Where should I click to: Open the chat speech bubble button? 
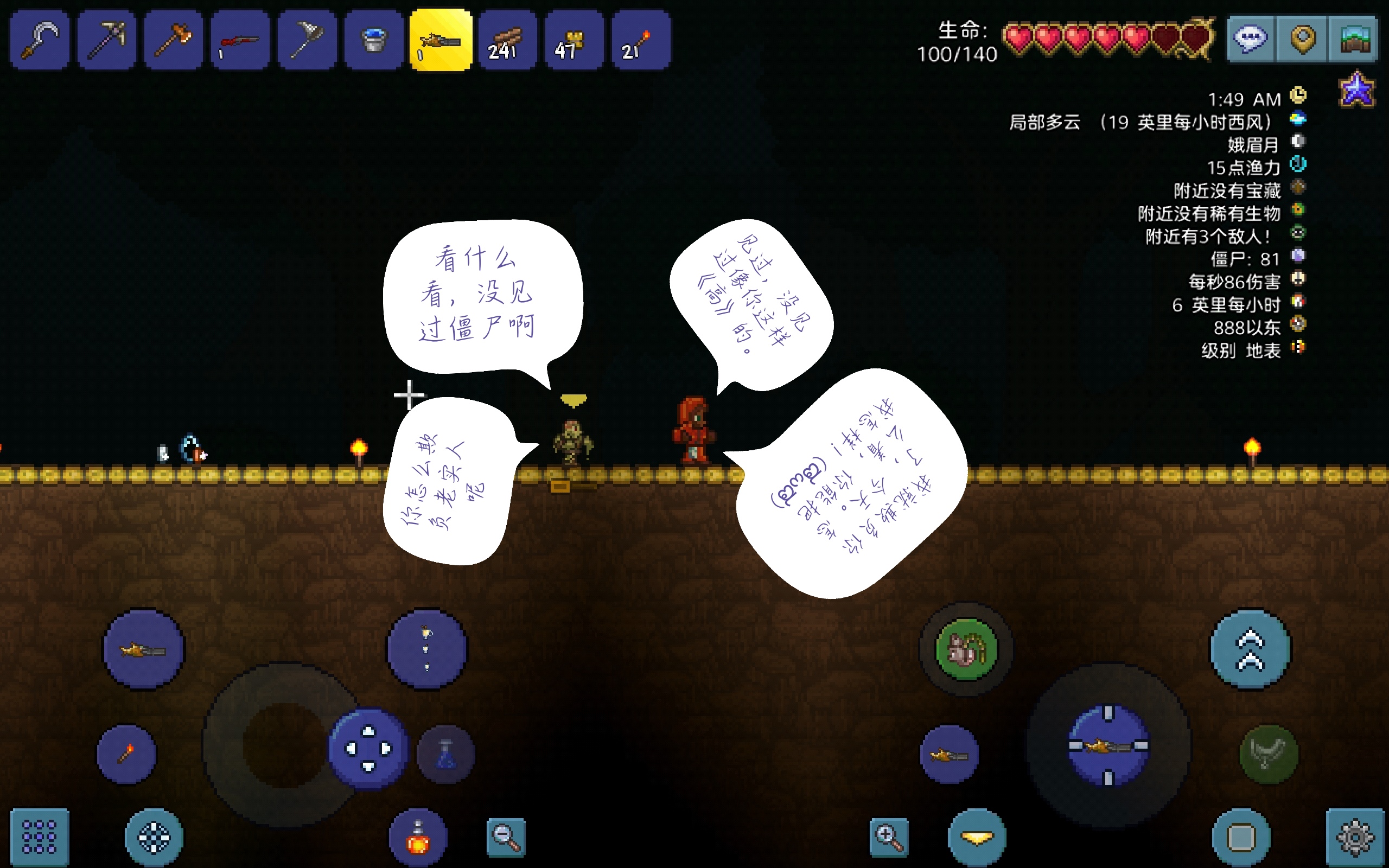click(x=1251, y=39)
